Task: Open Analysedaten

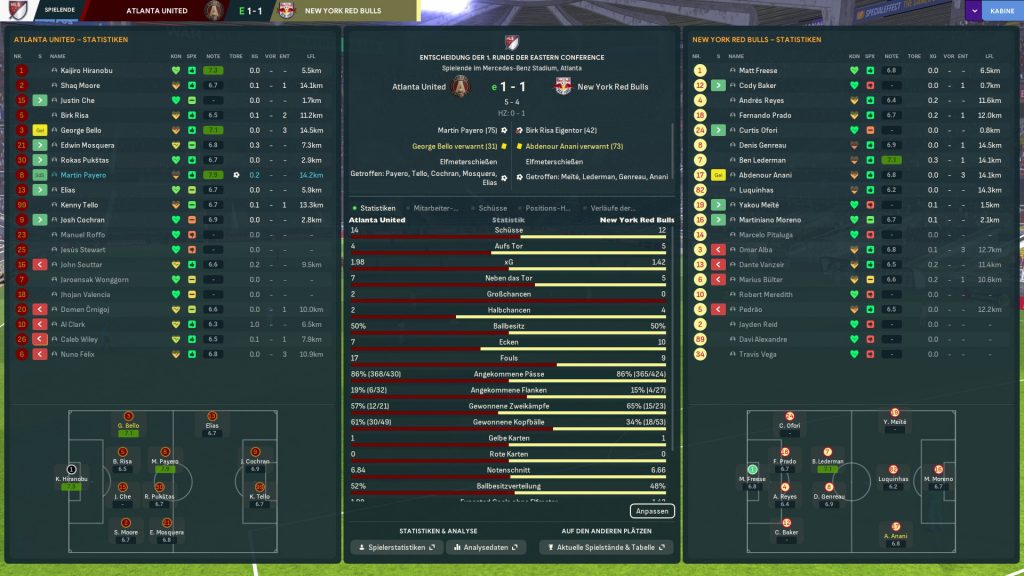Action: (x=485, y=548)
